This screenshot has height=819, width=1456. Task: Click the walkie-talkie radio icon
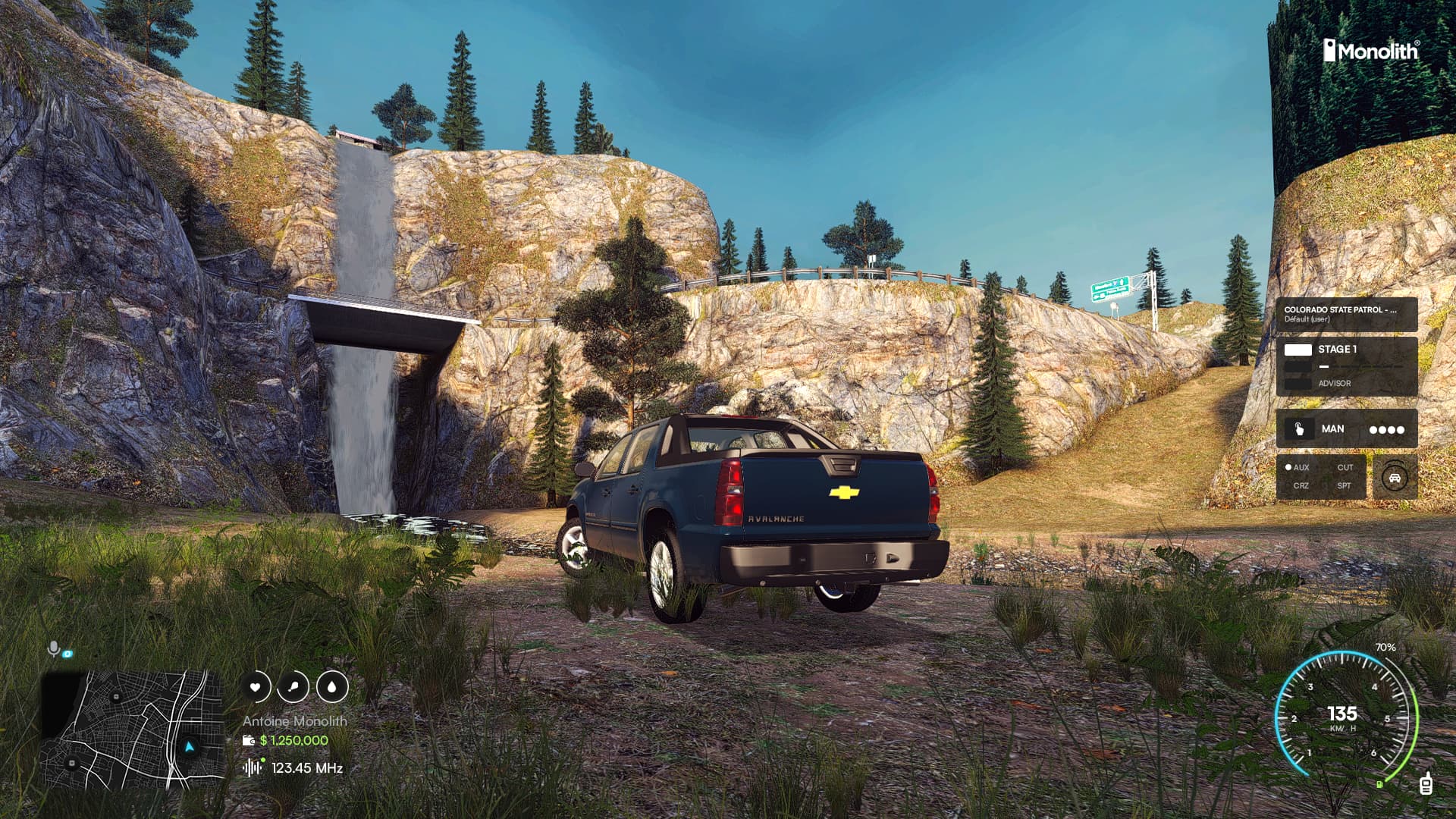click(1426, 783)
